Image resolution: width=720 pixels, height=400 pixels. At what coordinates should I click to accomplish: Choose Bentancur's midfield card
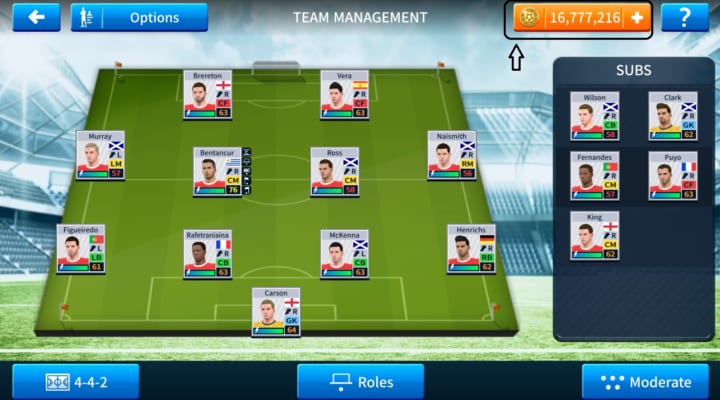coord(217,172)
